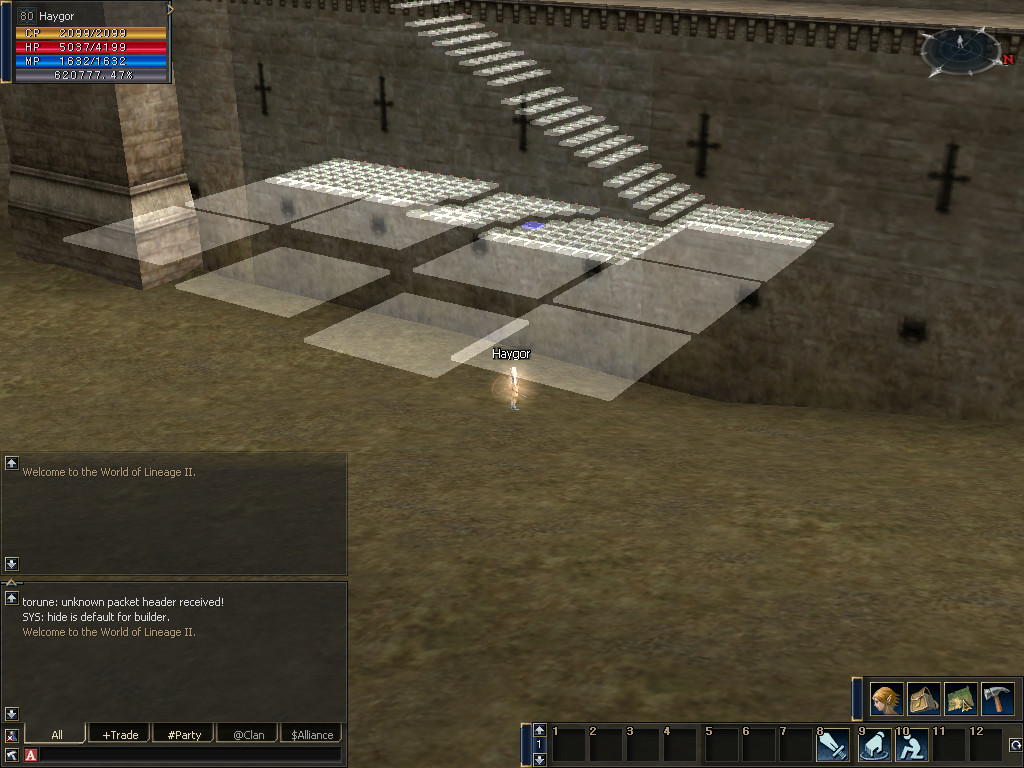
Task: Switch to the All chat tab
Action: pos(56,735)
